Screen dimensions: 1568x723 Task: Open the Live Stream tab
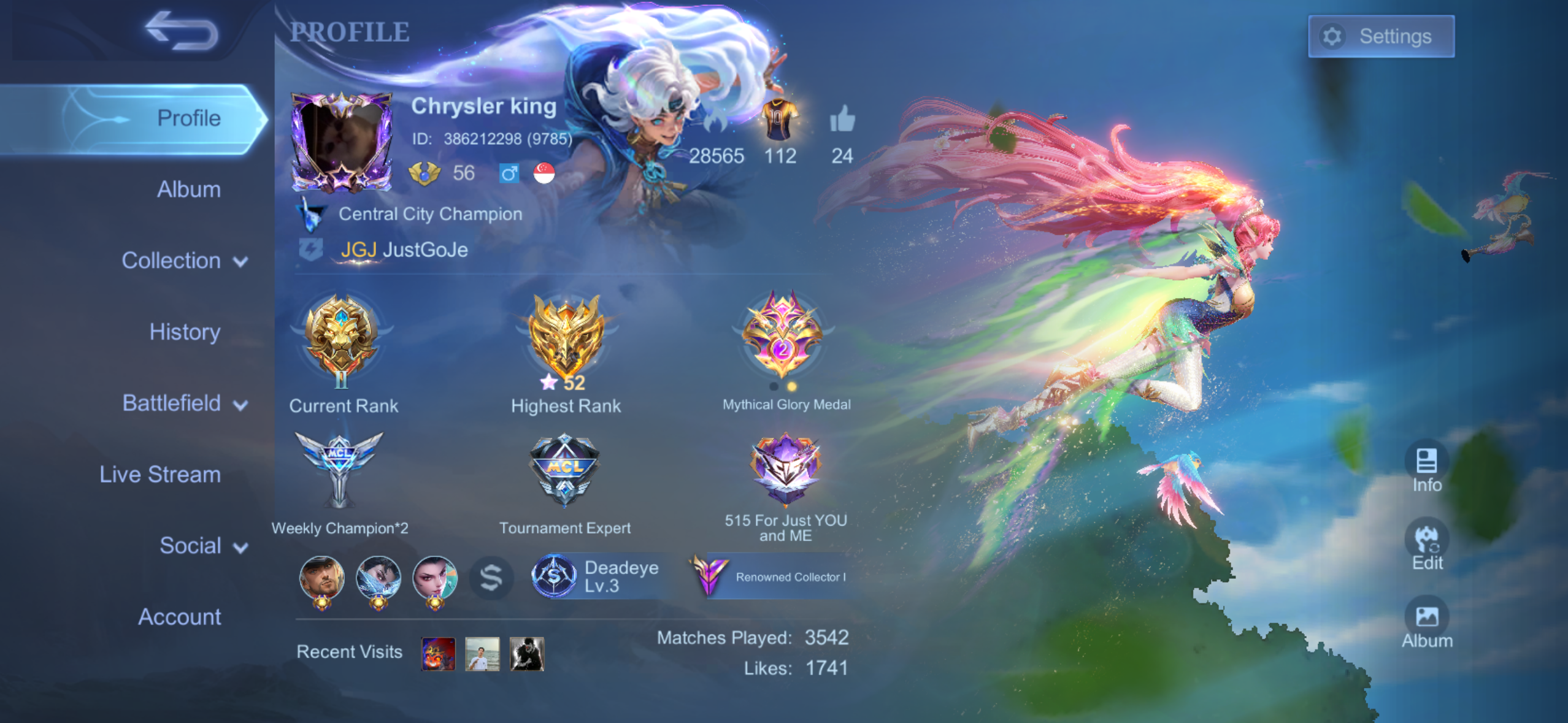(x=160, y=474)
